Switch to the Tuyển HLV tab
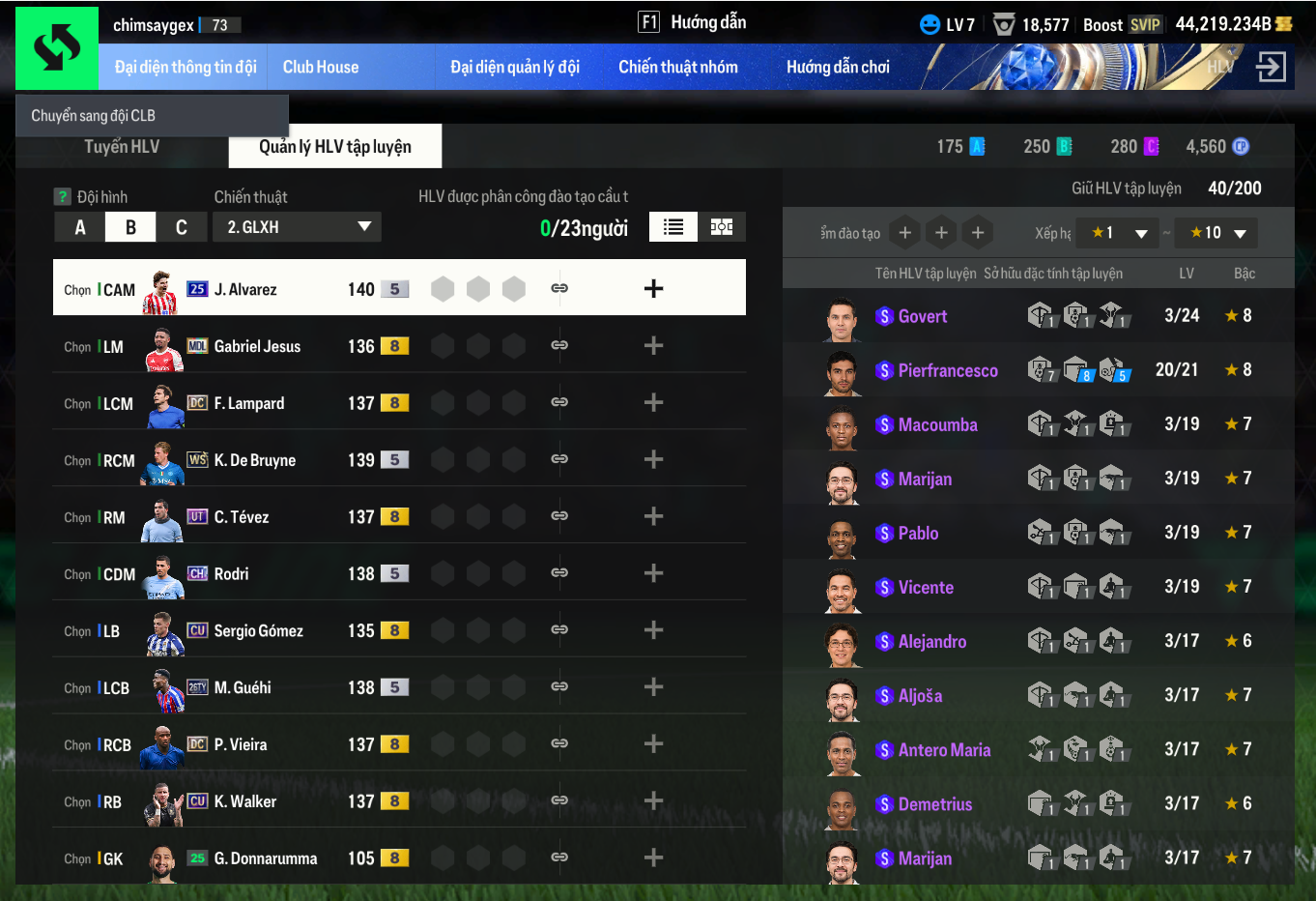This screenshot has width=1316, height=901. coord(122,147)
